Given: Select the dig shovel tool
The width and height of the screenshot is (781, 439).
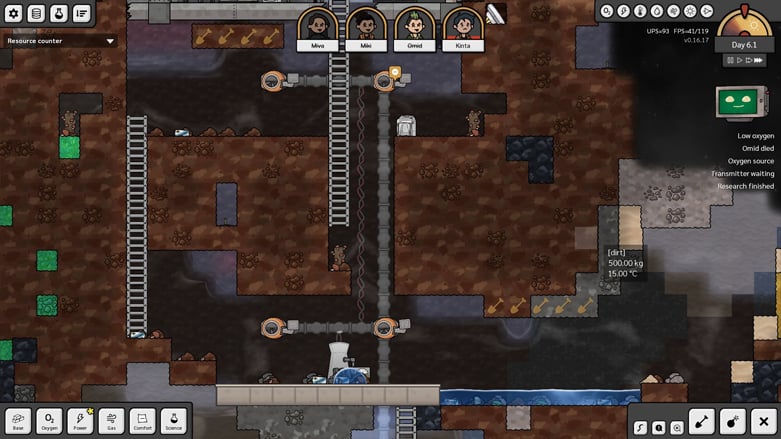Looking at the screenshot, I should [x=701, y=422].
